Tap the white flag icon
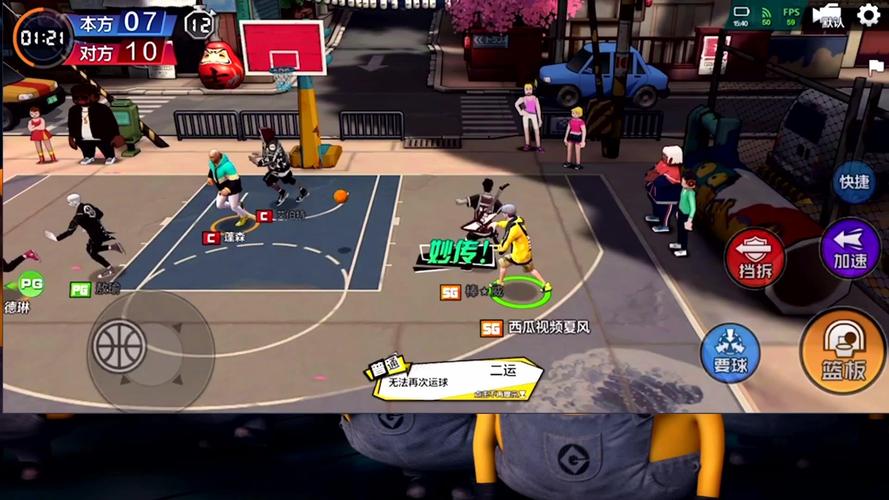Screen dimensions: 889x500 coord(876,68)
